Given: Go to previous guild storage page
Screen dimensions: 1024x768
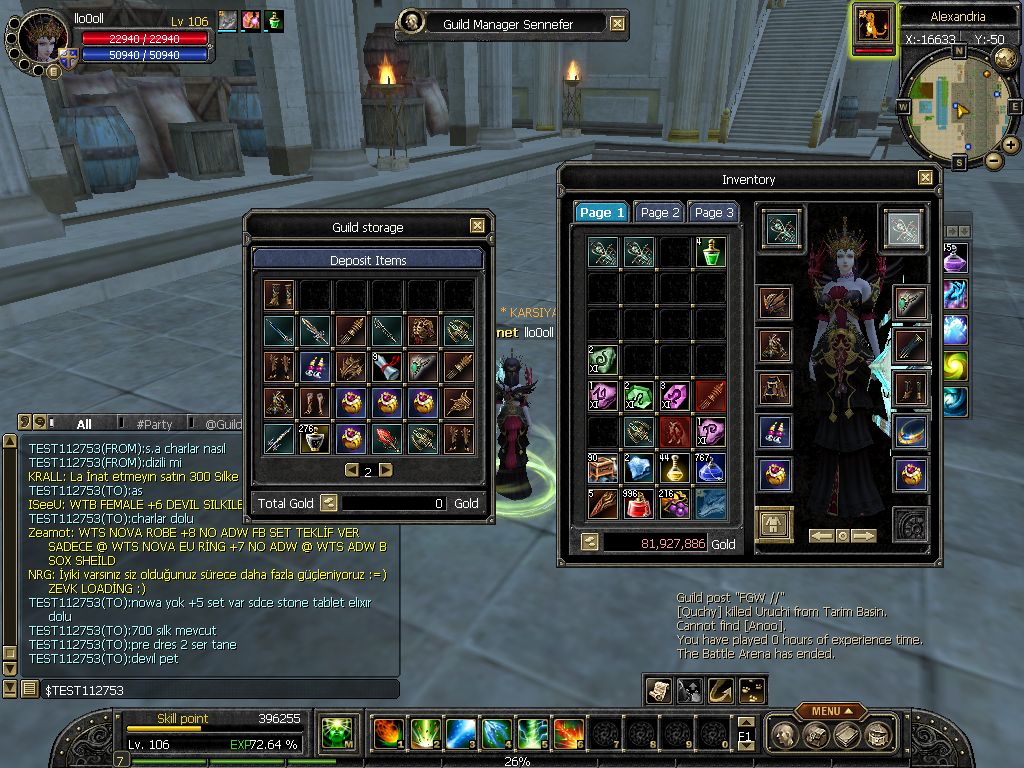Looking at the screenshot, I should pos(351,470).
